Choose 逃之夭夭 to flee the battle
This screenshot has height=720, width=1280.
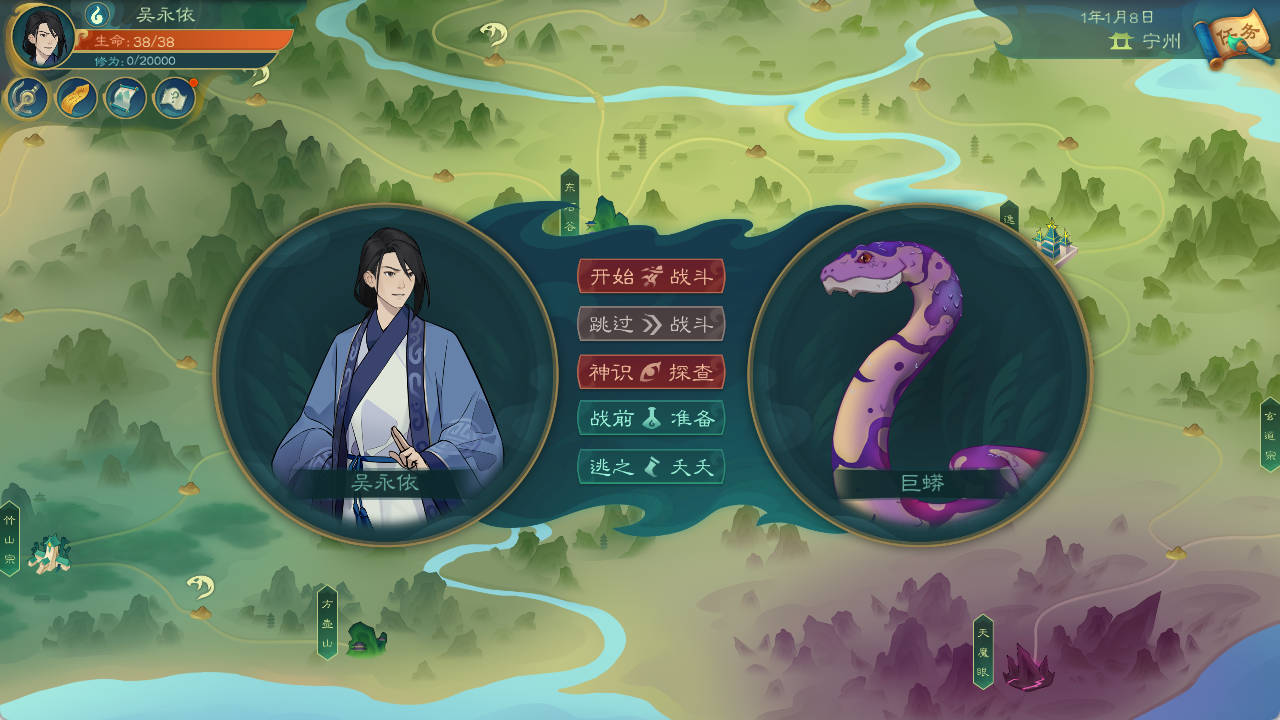(x=653, y=466)
